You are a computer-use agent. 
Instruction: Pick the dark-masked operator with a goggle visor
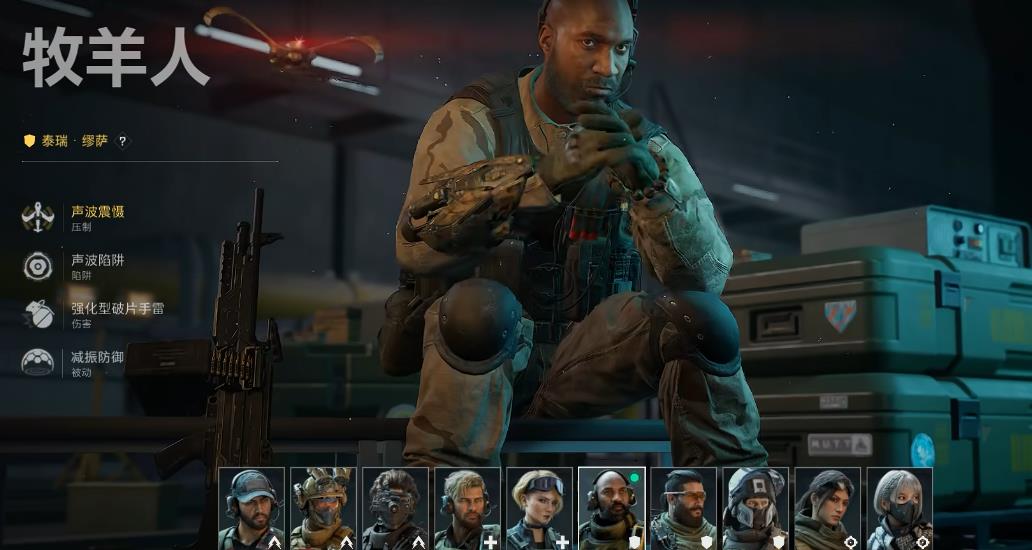tap(394, 508)
